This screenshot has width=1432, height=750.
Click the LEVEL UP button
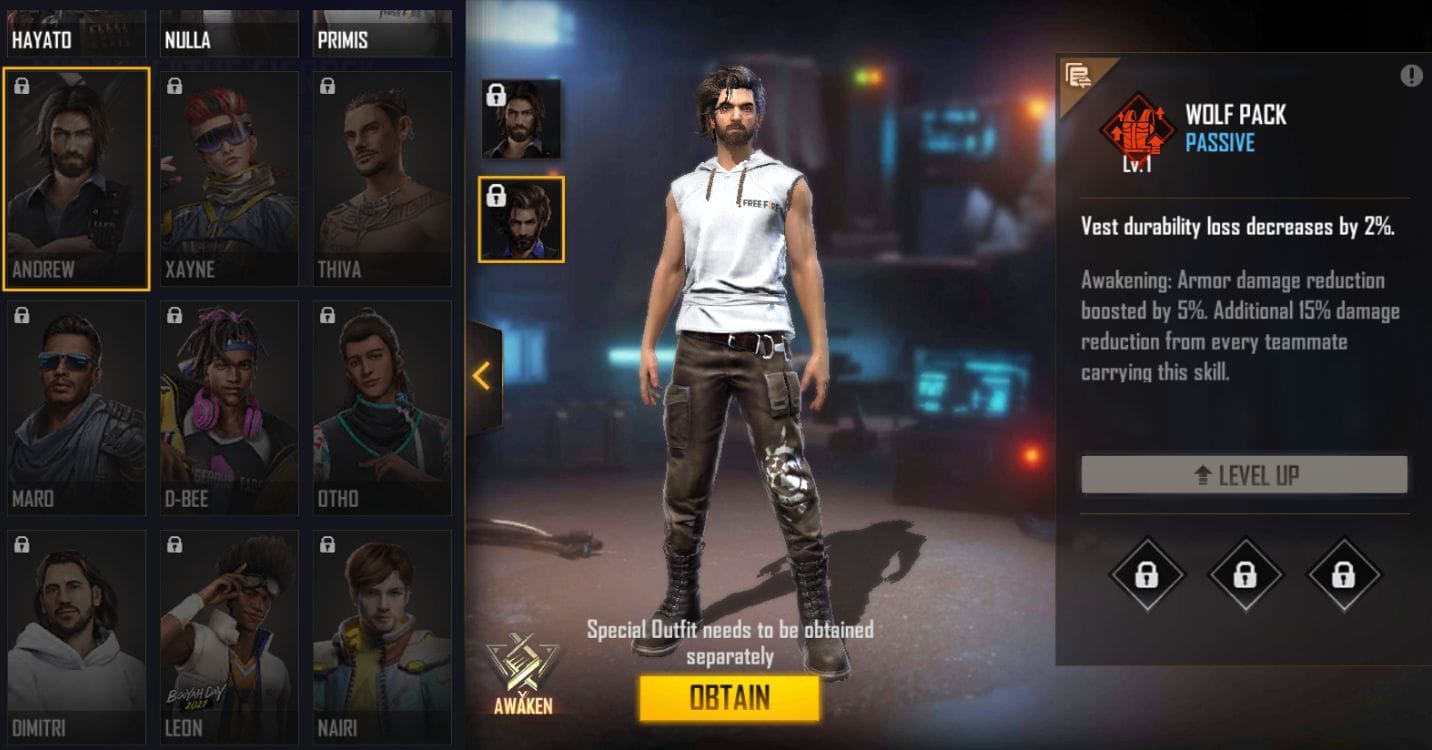[1244, 475]
